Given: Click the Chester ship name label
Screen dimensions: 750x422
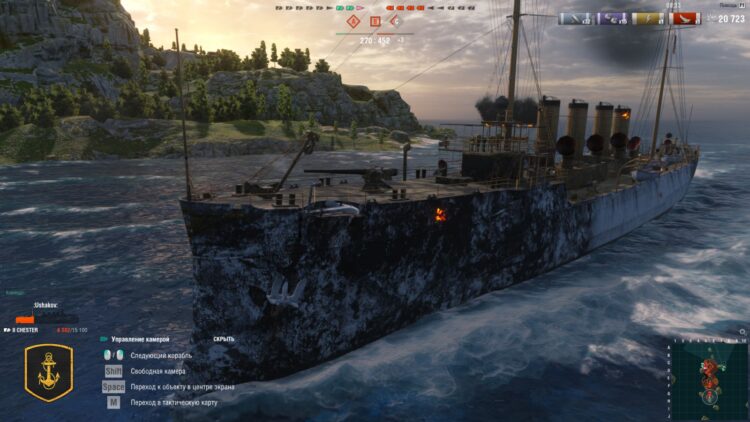Looking at the screenshot, I should (x=25, y=329).
